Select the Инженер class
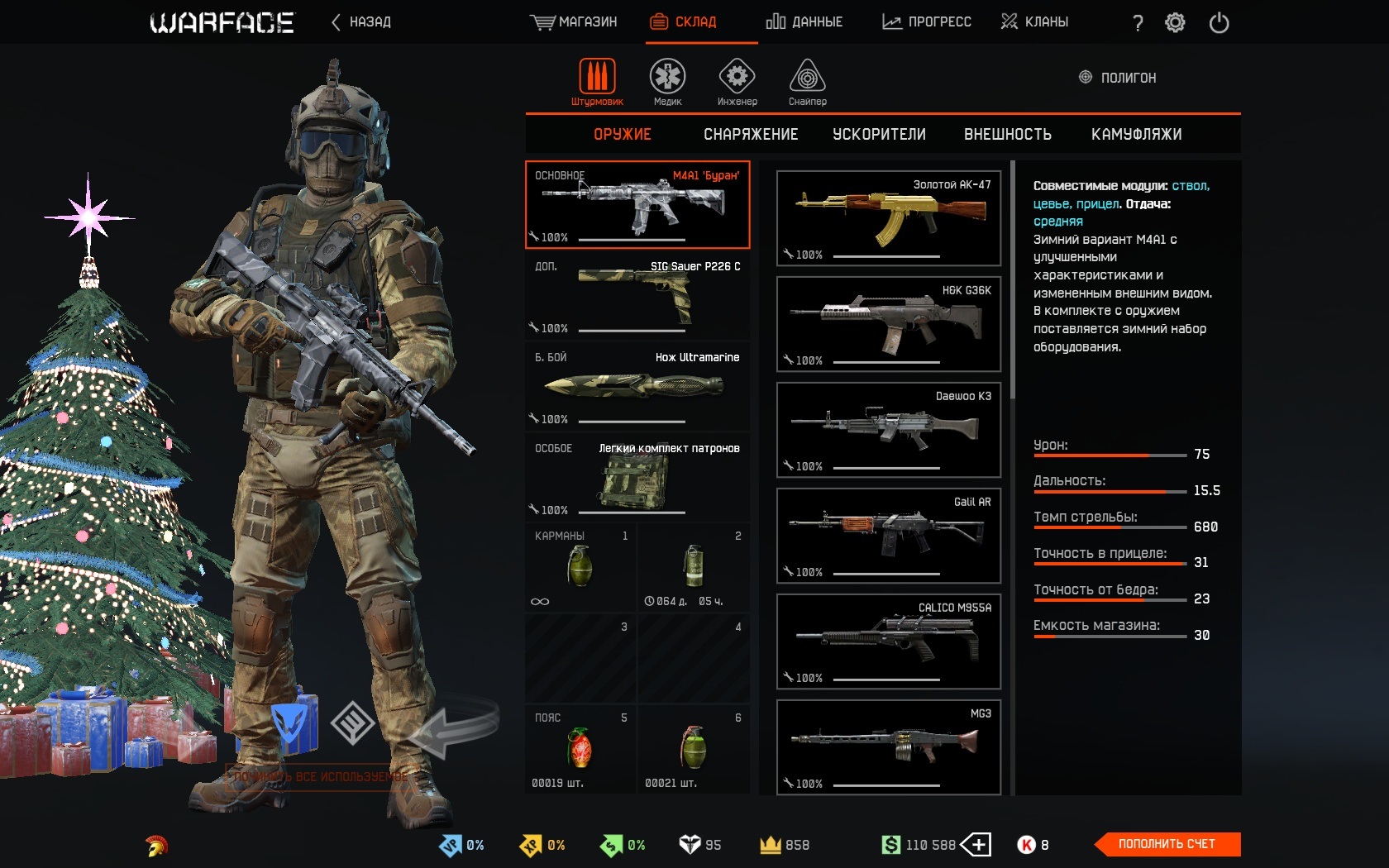This screenshot has height=868, width=1389. (x=737, y=82)
